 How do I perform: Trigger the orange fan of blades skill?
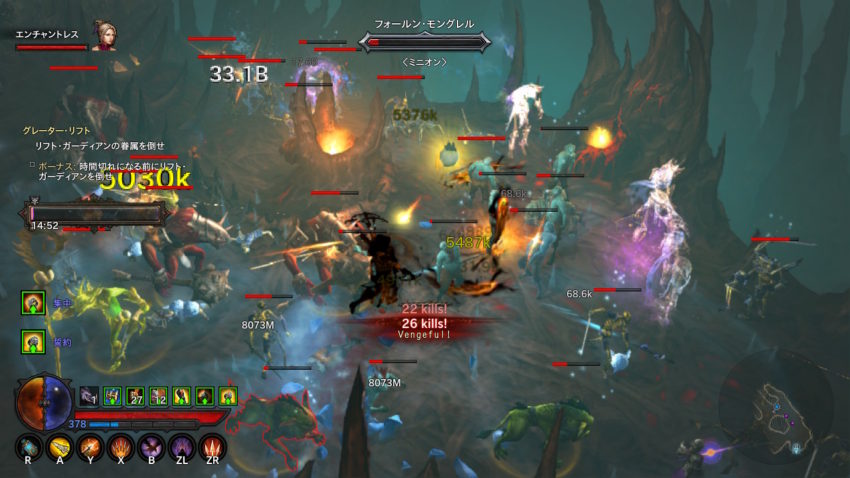point(121,447)
